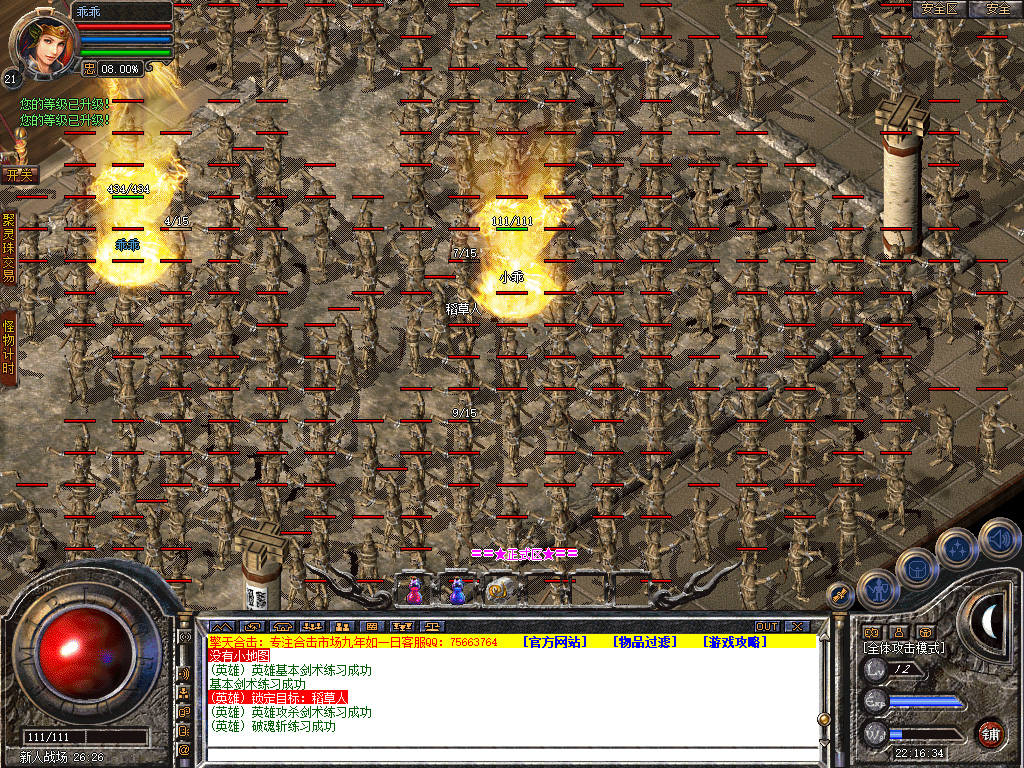Screen dimensions: 1024x768
Task: Open the 怪物计时 monster timer
Action: [x=9, y=347]
